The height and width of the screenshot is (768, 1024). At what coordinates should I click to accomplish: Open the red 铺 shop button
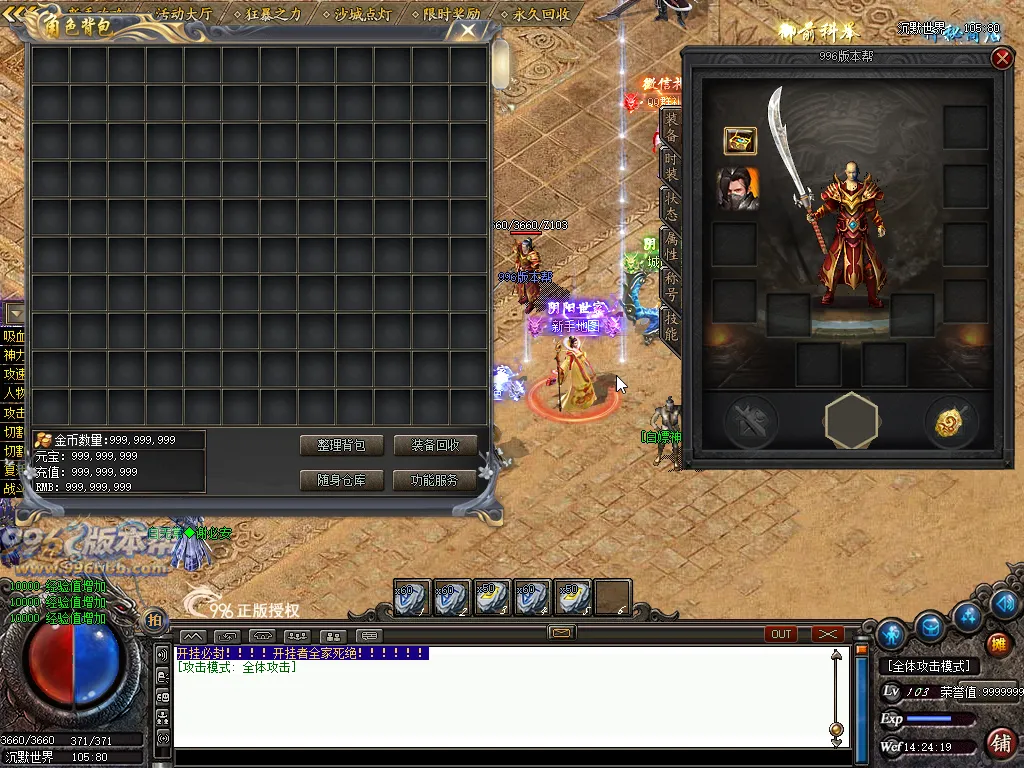click(x=999, y=743)
